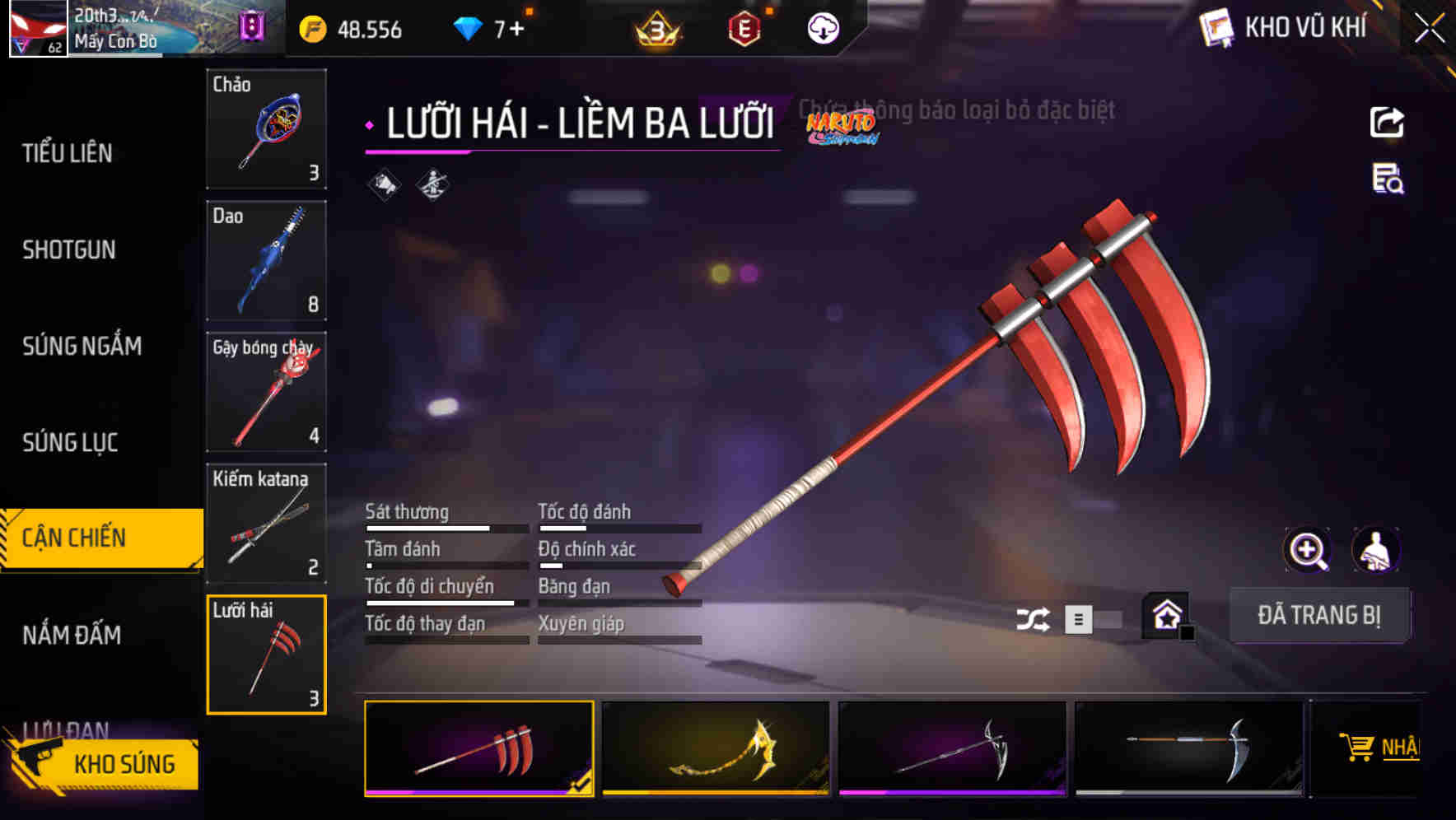
Task: Select the Kiếm katana weapon thumbnail
Action: click(265, 524)
